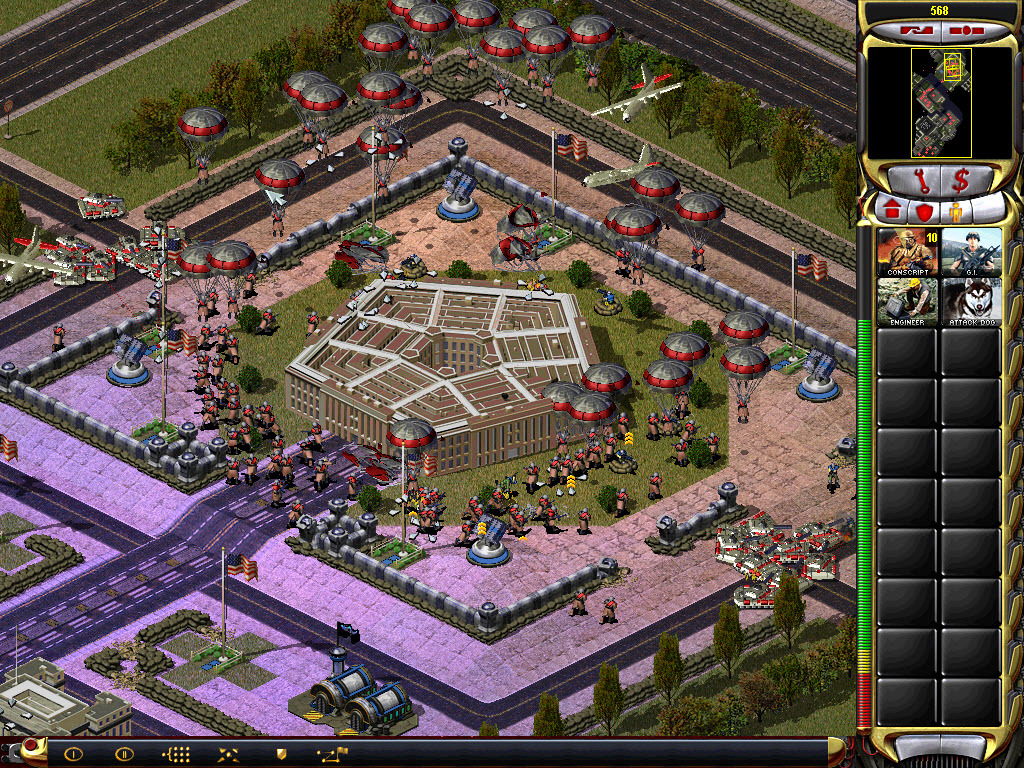The height and width of the screenshot is (768, 1024).
Task: Choose the flag waypoint path command
Action: coord(333,754)
